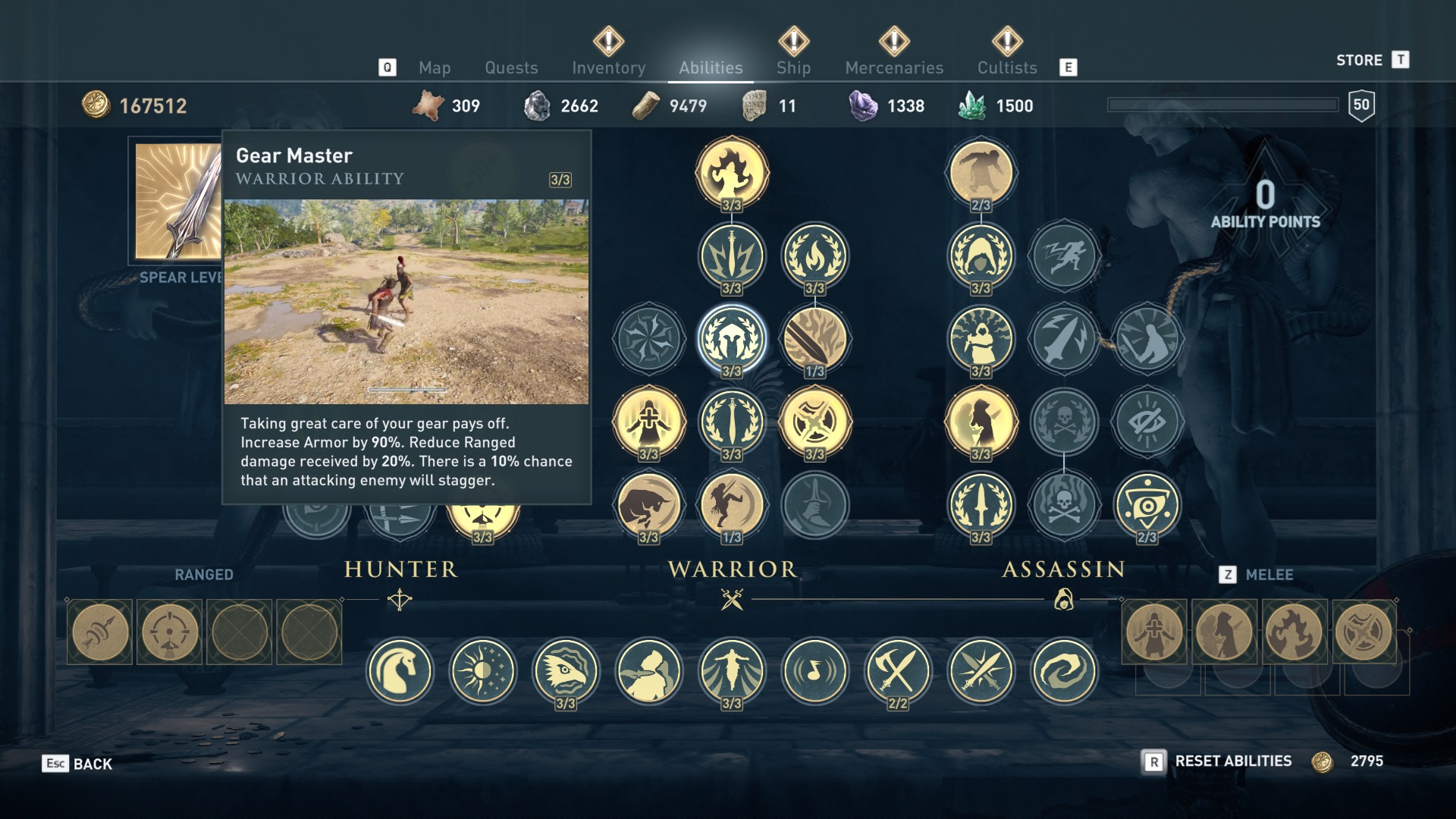The image size is (1456, 819).
Task: Select the flaming laurel warrior ability
Action: coord(814,256)
